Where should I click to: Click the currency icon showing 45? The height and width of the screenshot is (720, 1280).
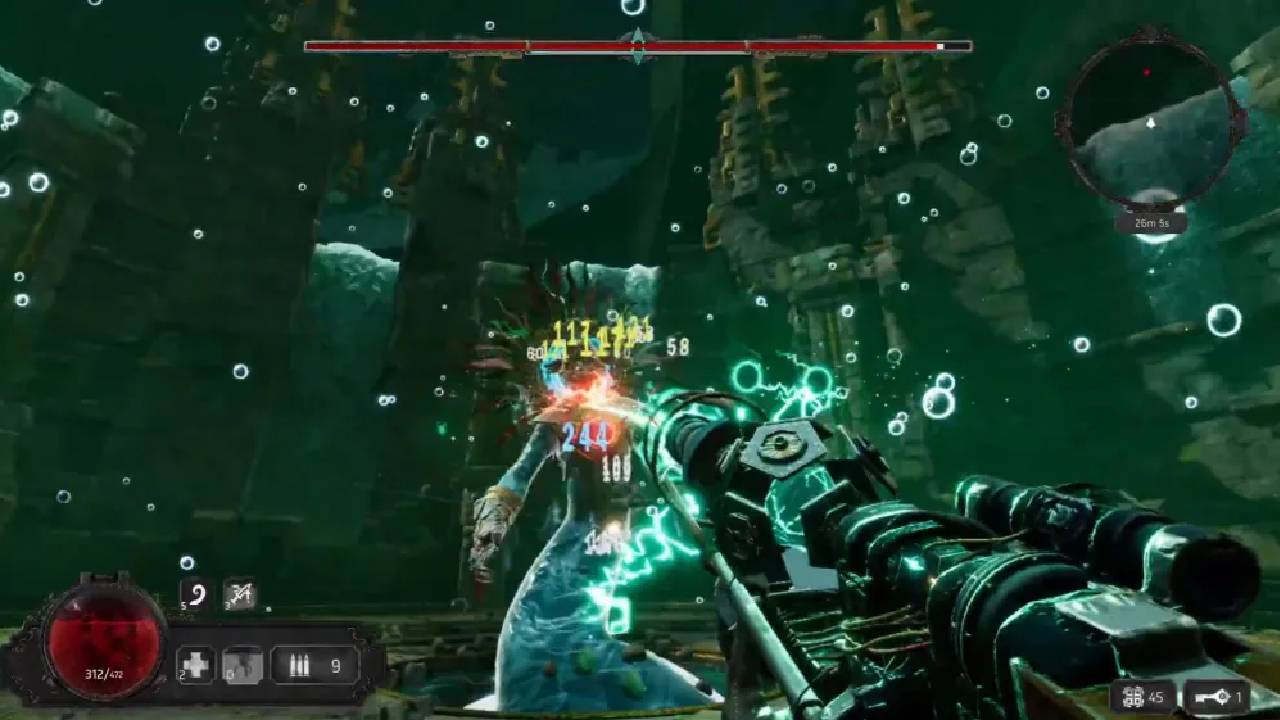(1133, 697)
